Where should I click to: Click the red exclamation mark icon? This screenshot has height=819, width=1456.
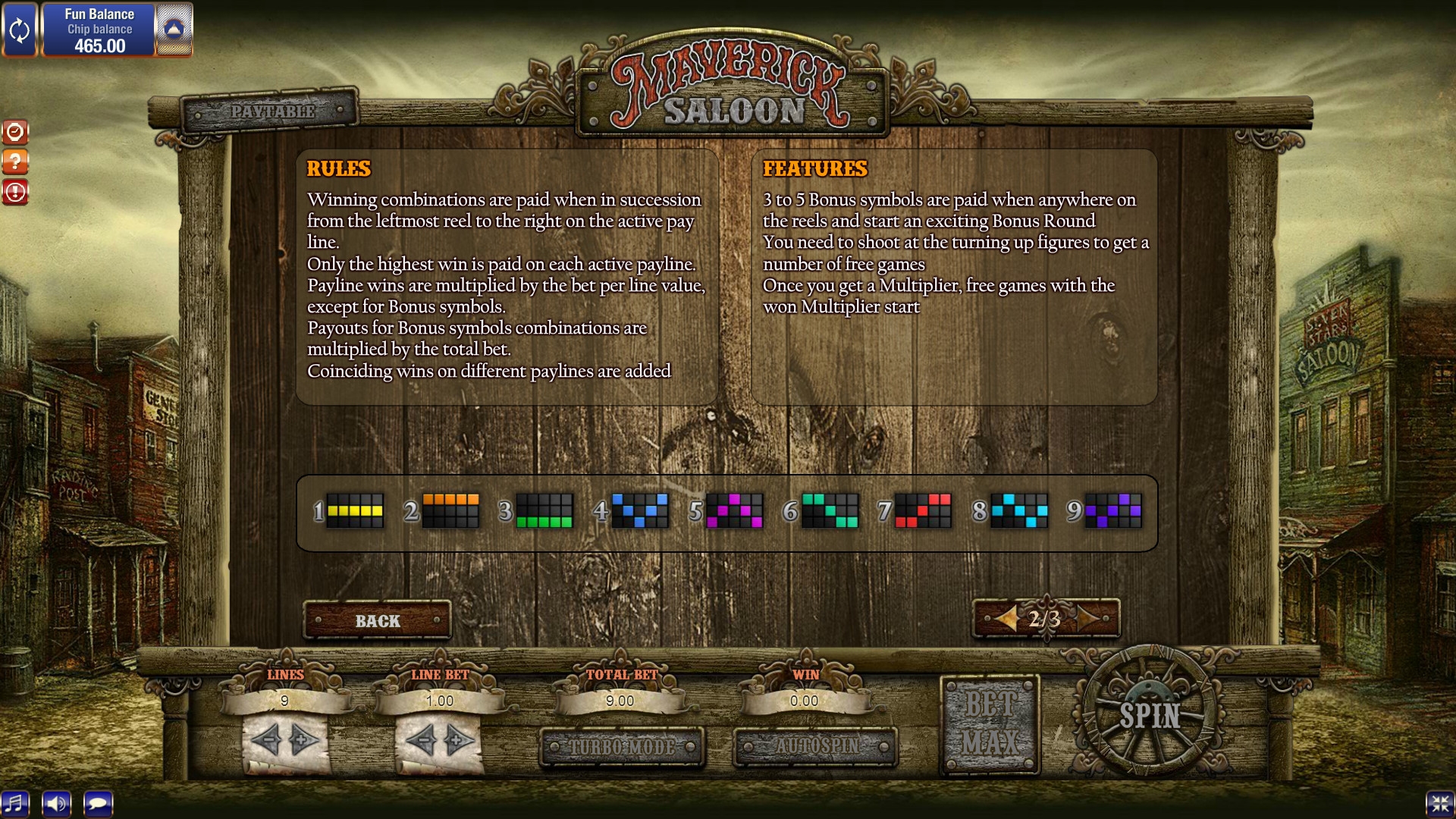click(15, 192)
